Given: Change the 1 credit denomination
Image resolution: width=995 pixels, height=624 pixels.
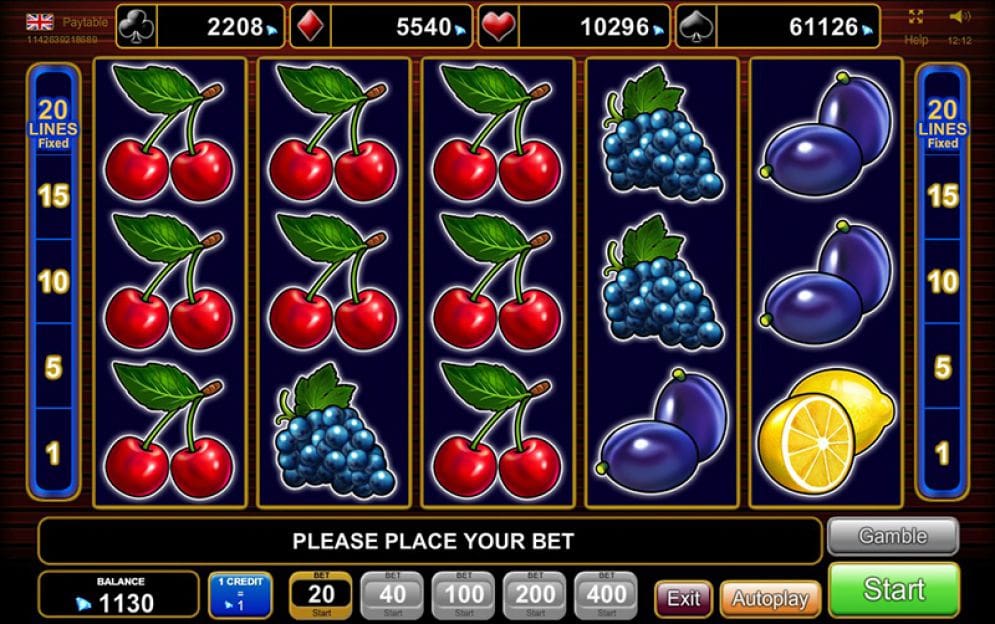Looking at the screenshot, I should tap(240, 595).
